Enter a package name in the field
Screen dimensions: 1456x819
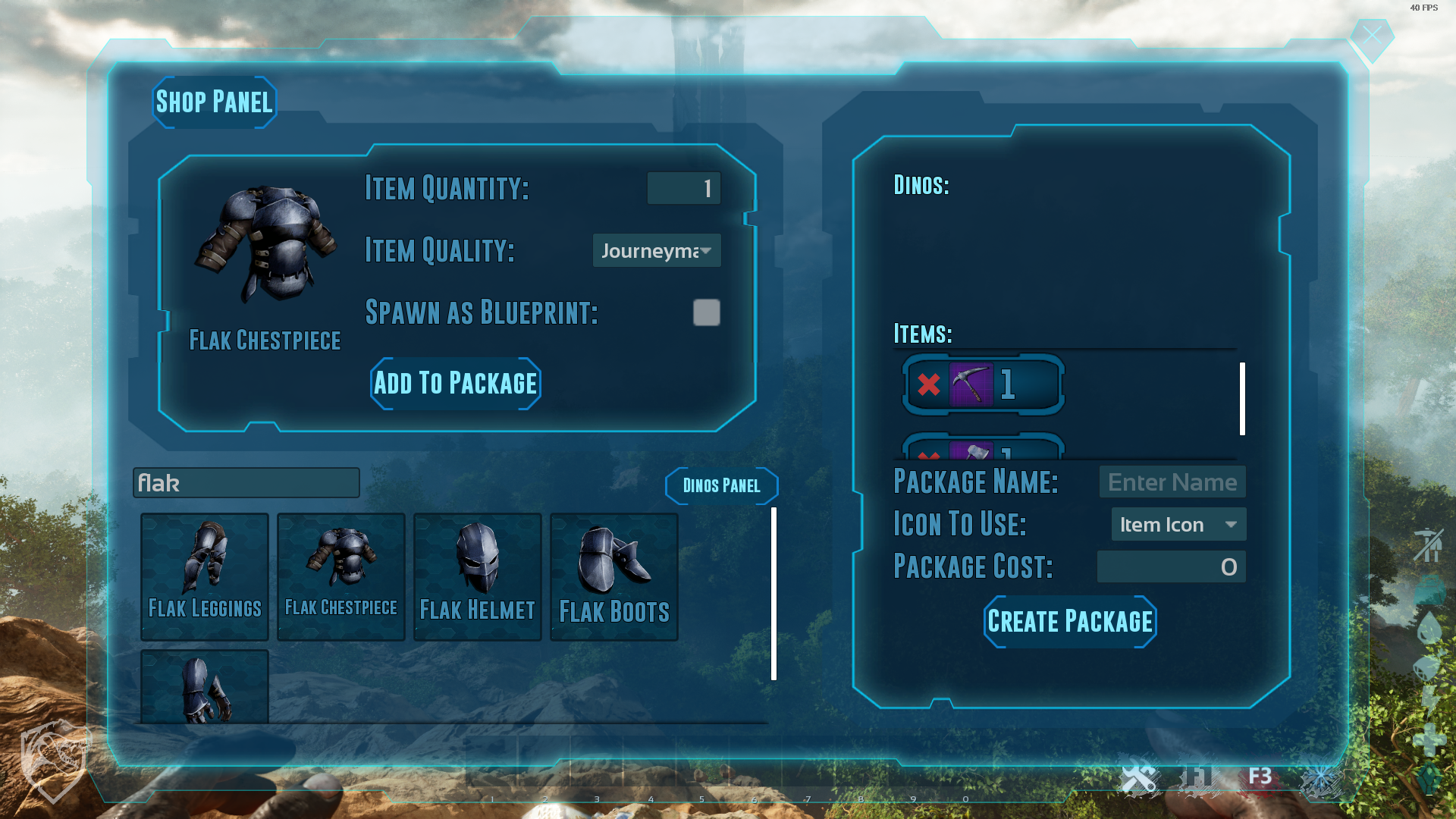tap(1172, 482)
